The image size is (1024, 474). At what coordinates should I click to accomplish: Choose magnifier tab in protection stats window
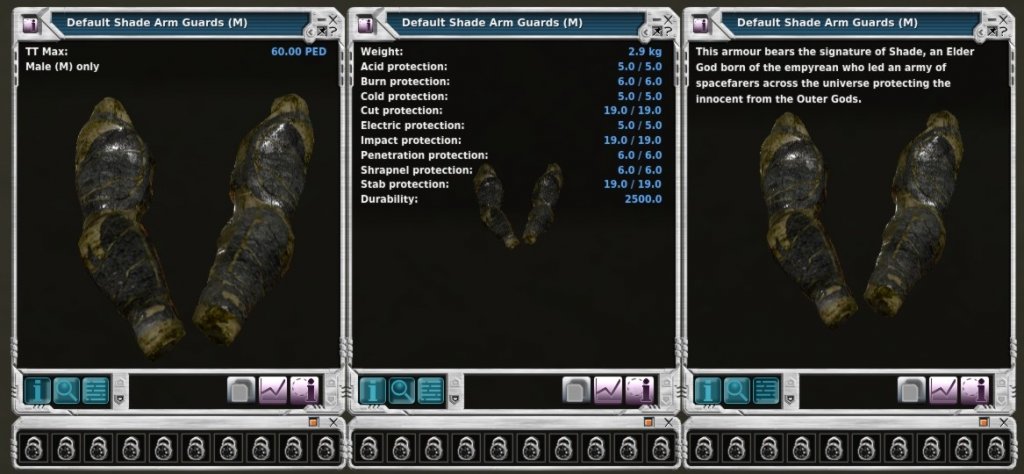(x=402, y=389)
